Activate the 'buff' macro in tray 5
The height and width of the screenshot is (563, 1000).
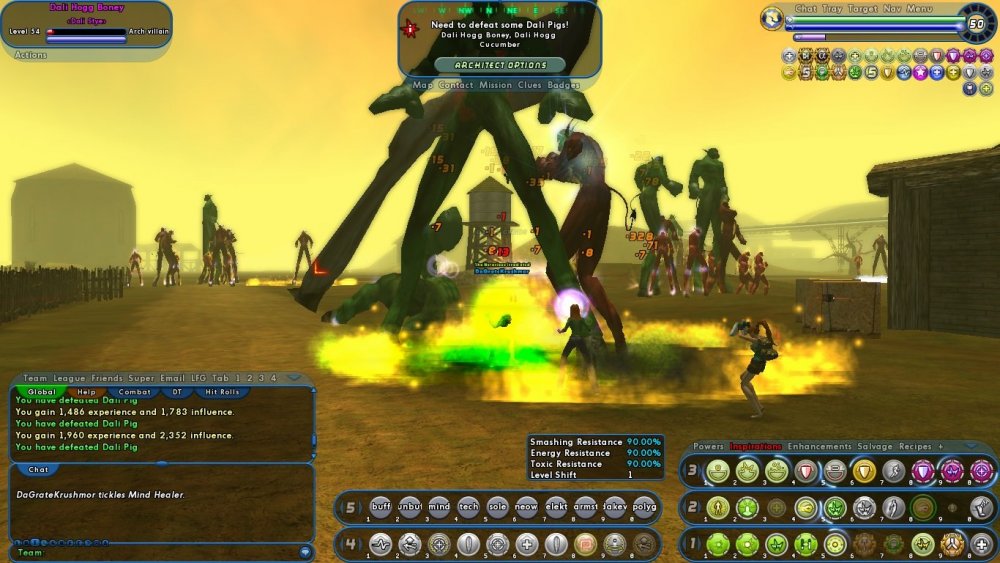point(381,507)
